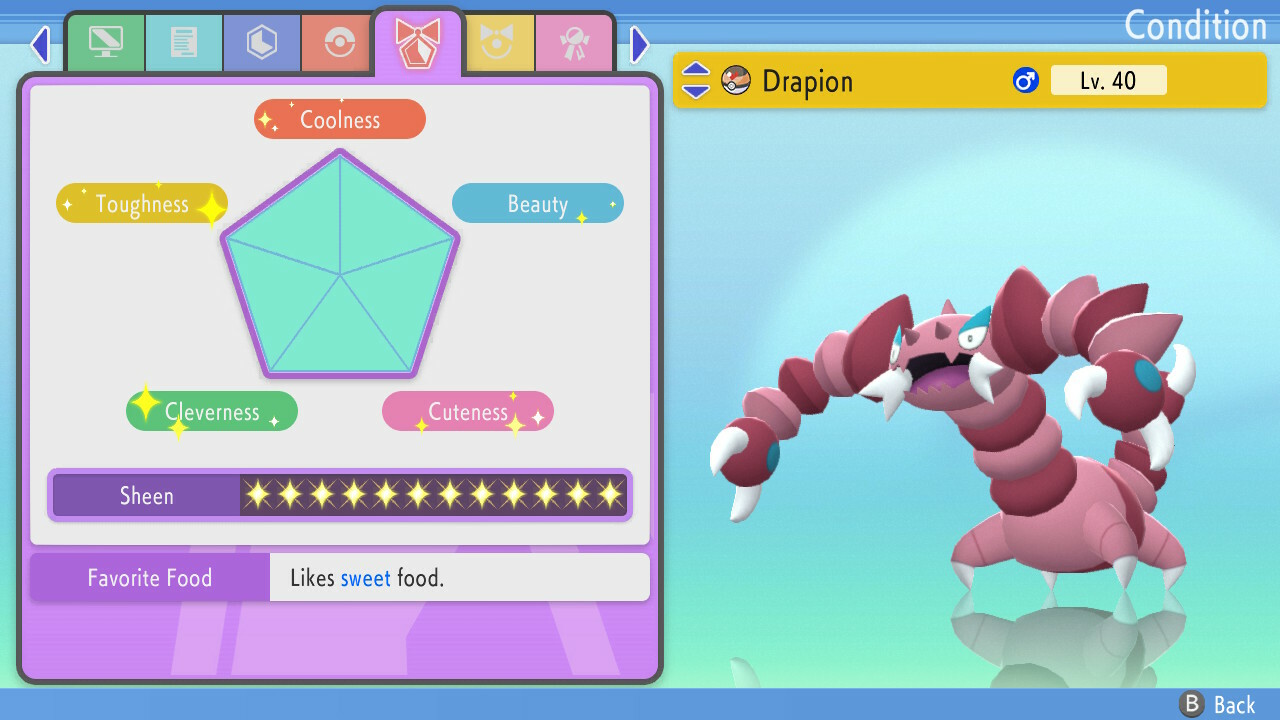
Task: Click the Lv. 40 level badge
Action: coord(1109,80)
